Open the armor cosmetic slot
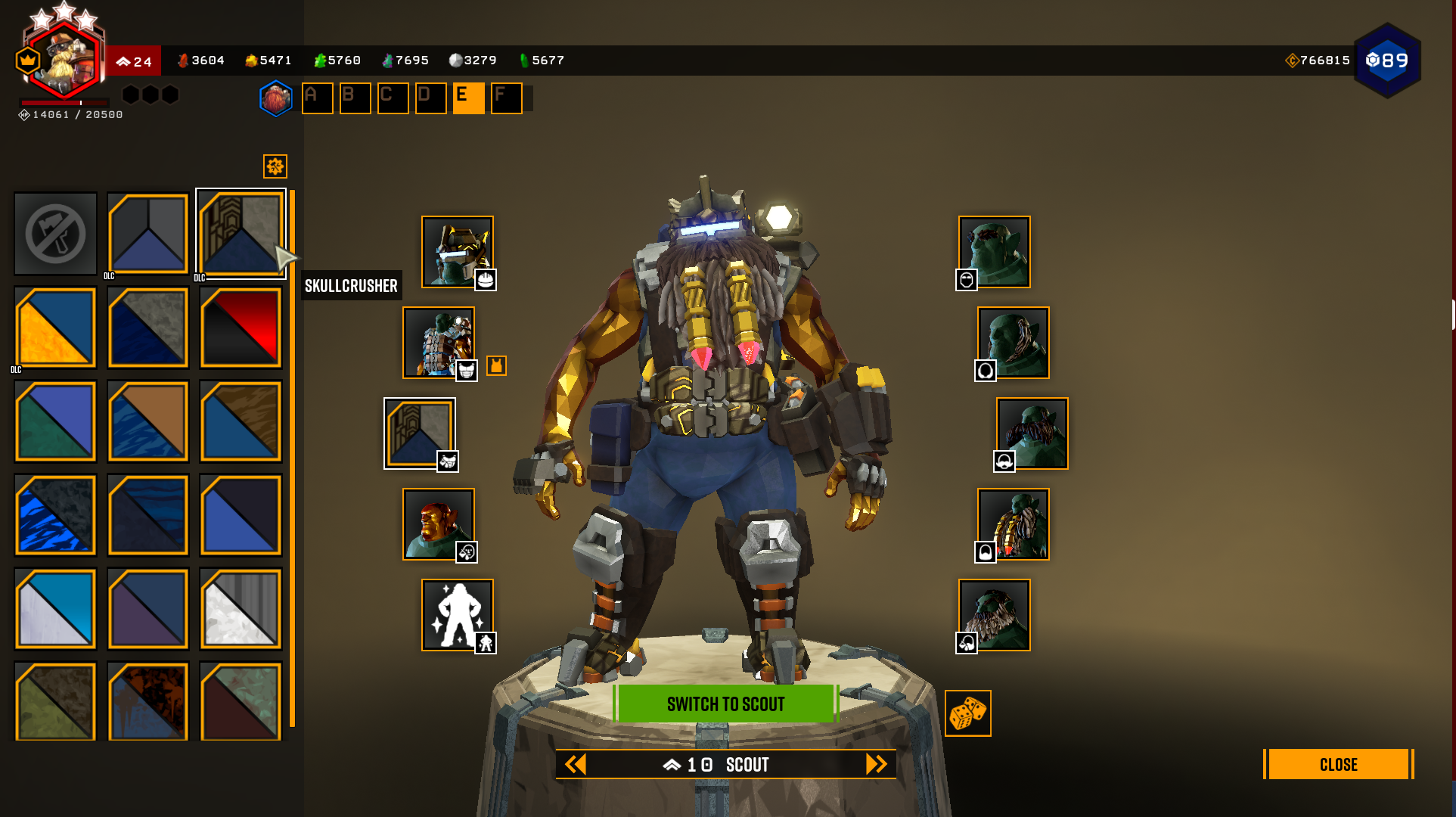Image resolution: width=1456 pixels, height=817 pixels. 438,343
